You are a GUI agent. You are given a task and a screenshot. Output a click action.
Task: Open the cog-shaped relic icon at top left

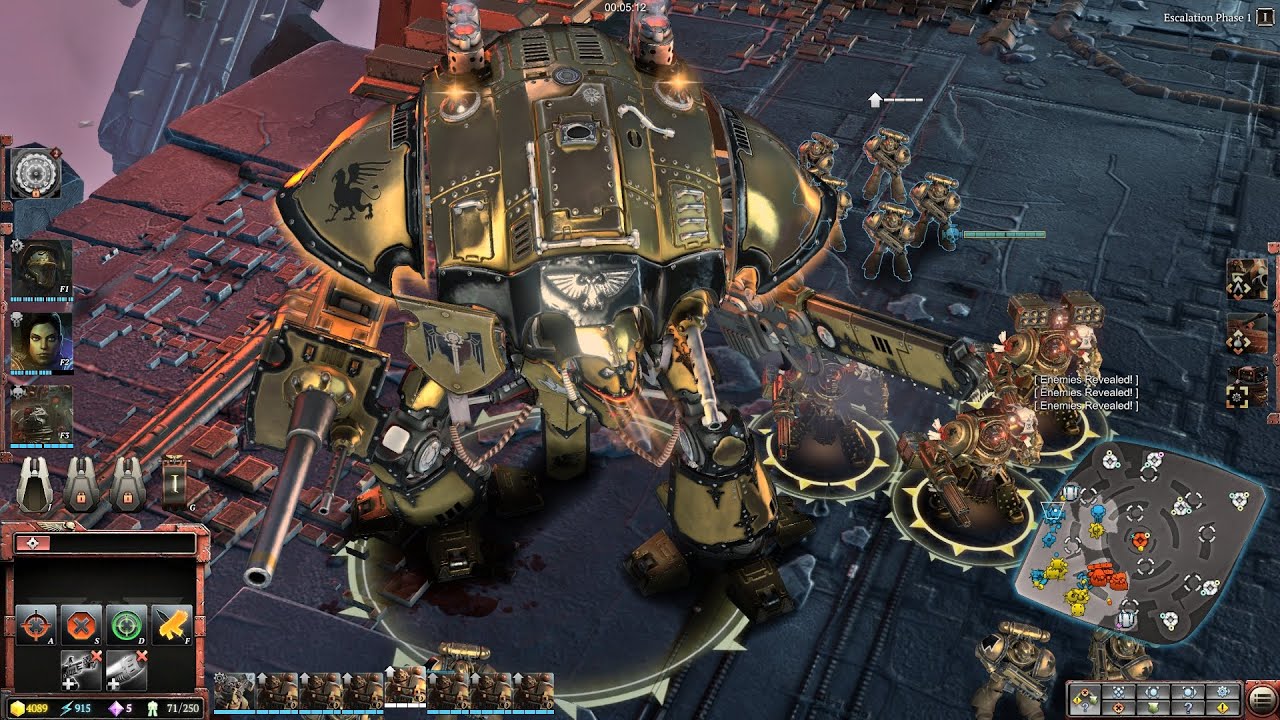click(x=36, y=173)
